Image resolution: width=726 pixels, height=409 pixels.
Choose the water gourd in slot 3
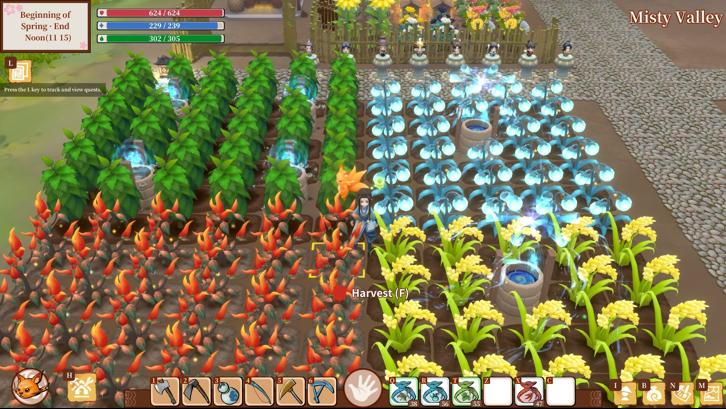[x=228, y=391]
